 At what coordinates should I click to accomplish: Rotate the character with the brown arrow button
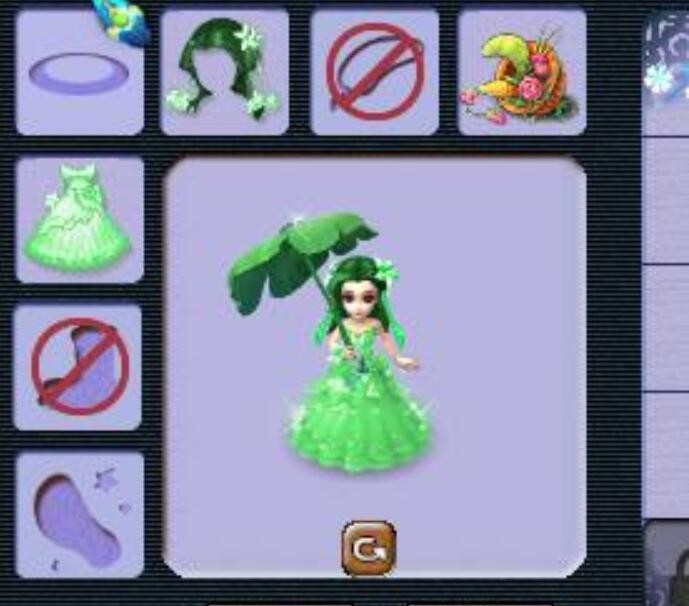click(x=368, y=547)
